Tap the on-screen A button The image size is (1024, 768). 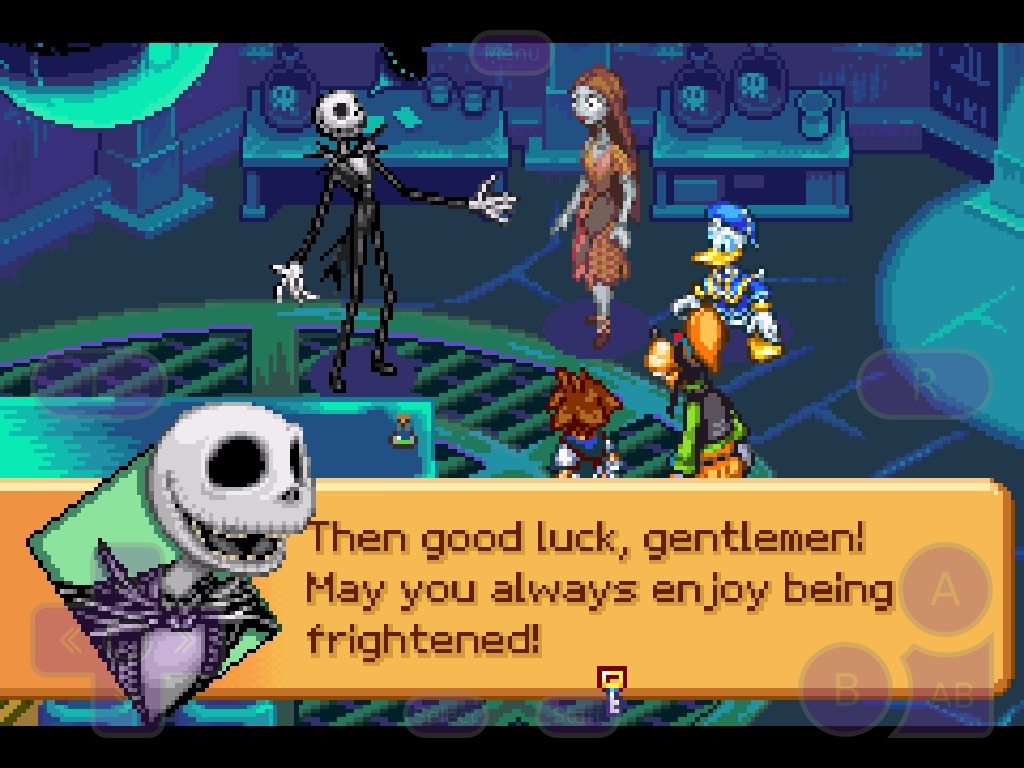[x=945, y=590]
